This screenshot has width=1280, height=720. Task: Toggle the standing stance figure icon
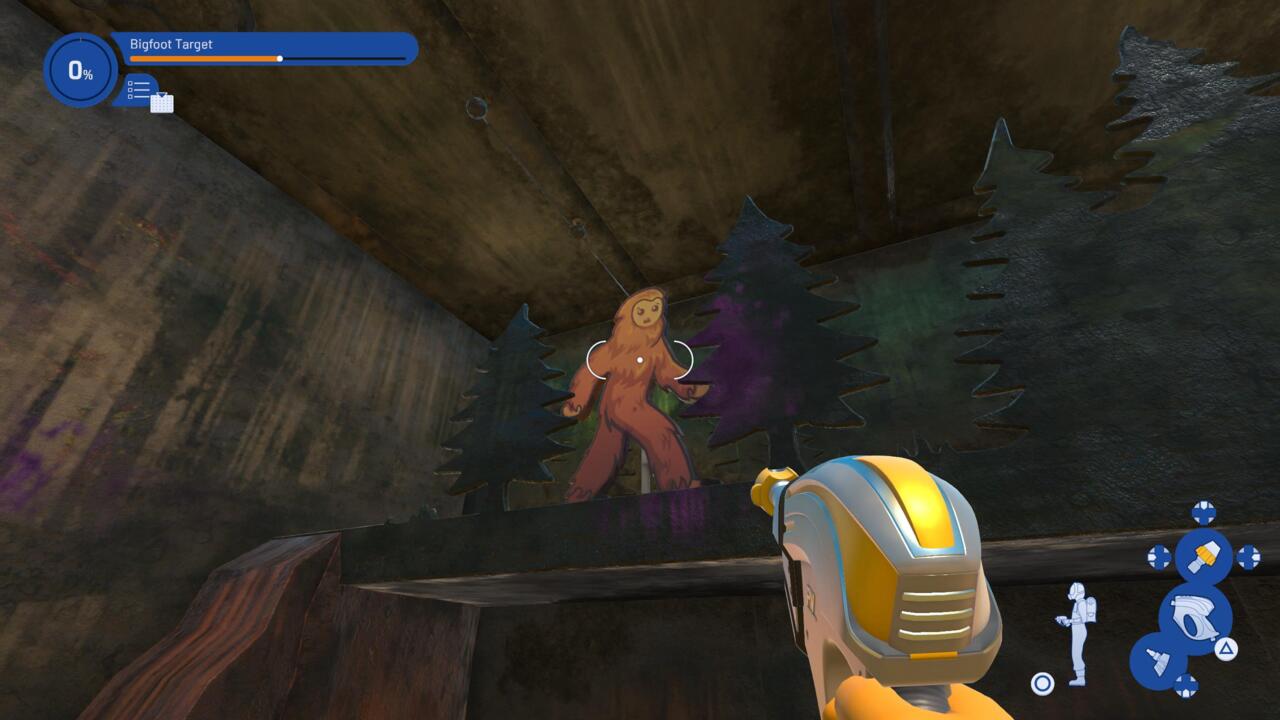coord(1076,633)
